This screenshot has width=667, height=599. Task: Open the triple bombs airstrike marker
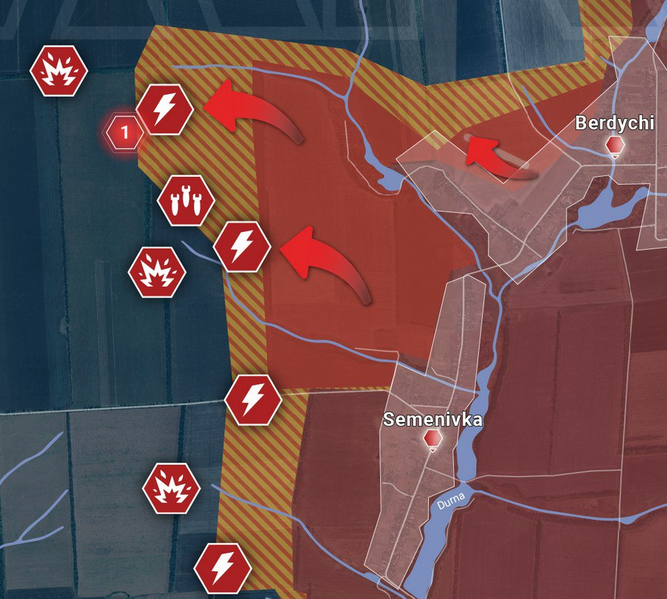click(x=185, y=200)
